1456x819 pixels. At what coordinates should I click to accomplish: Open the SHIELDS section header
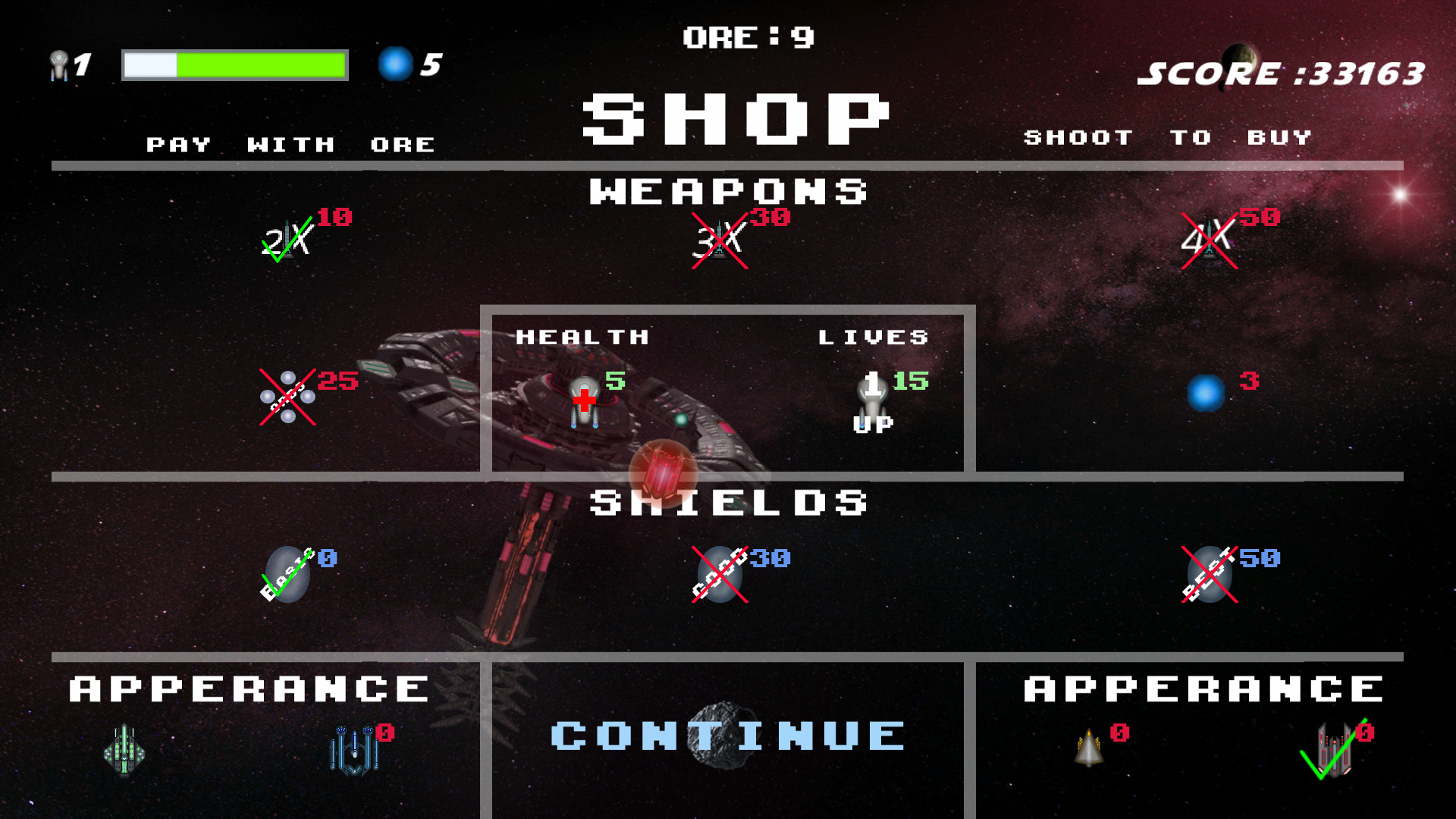(730, 502)
